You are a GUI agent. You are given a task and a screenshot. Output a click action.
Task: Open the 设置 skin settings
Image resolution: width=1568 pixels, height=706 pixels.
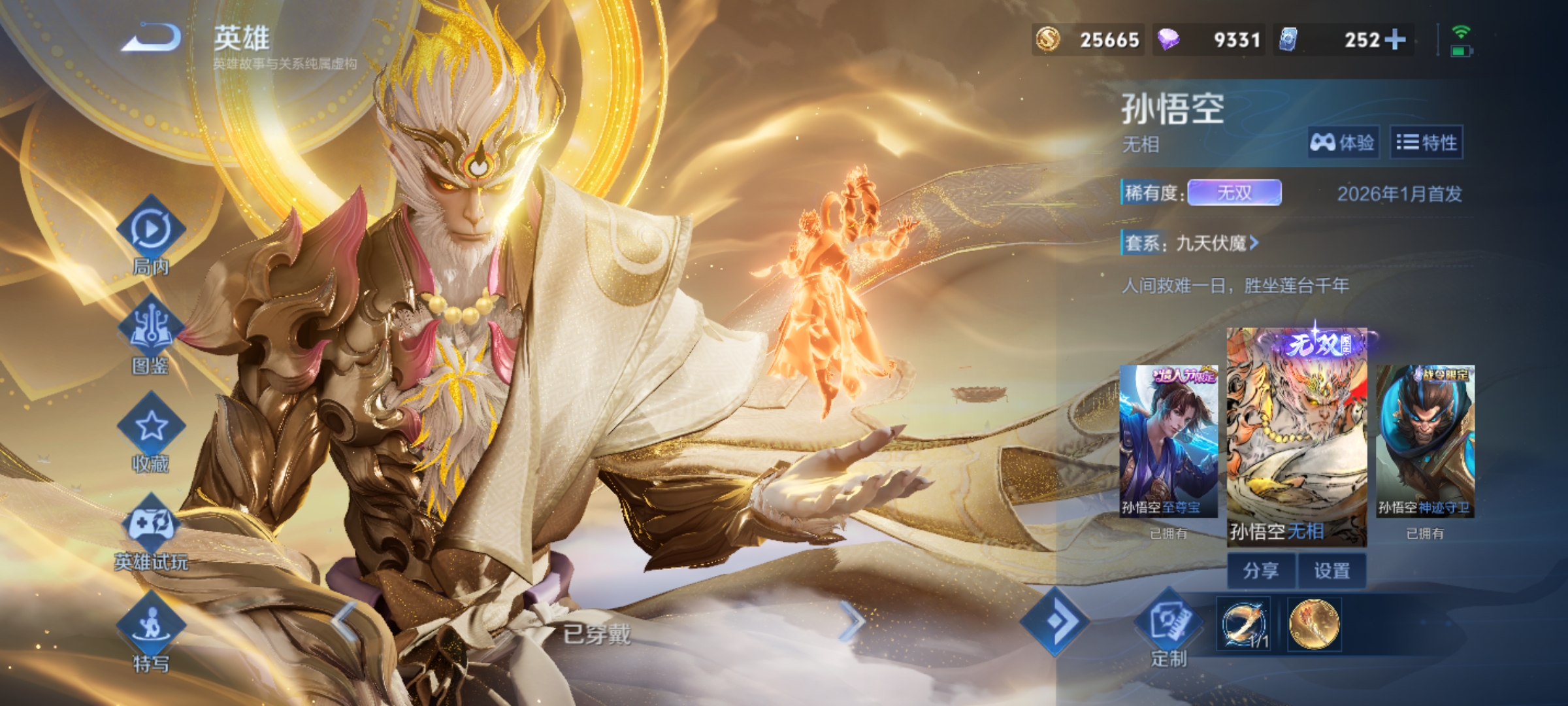tap(1331, 571)
